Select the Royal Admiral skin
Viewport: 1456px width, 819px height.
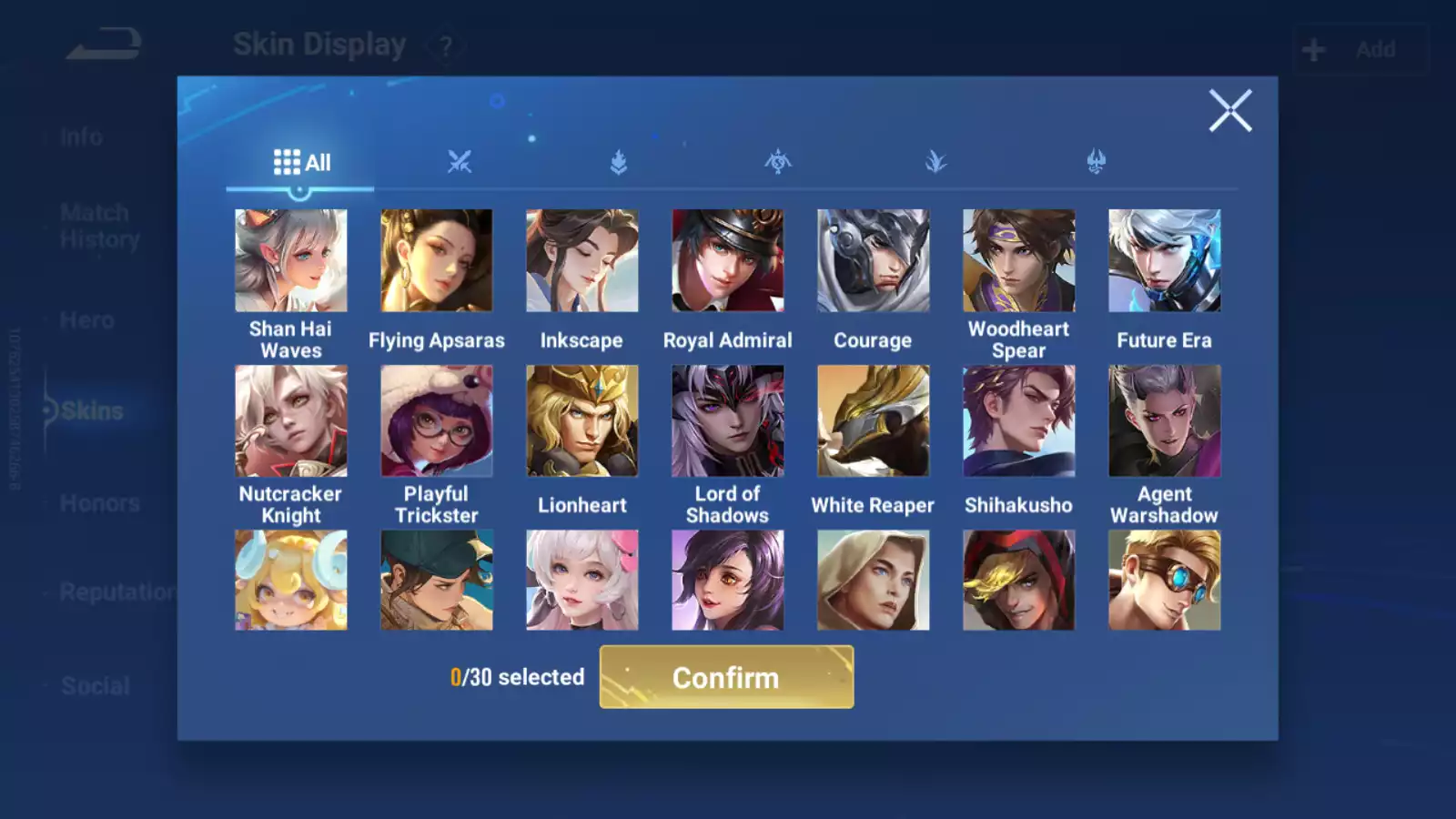(727, 261)
